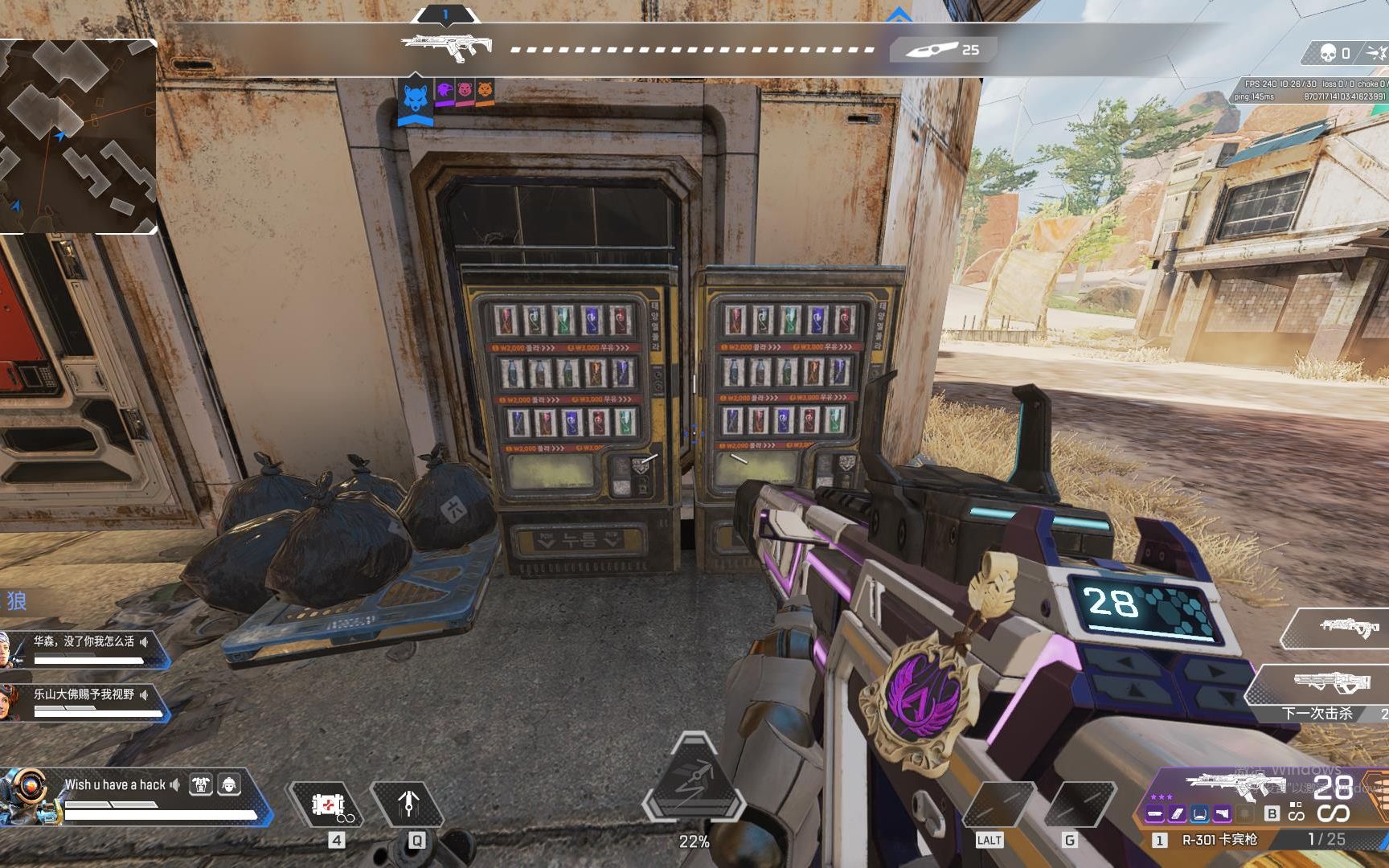Select the purple bird team emblem
This screenshot has height=868, width=1389.
tap(445, 91)
